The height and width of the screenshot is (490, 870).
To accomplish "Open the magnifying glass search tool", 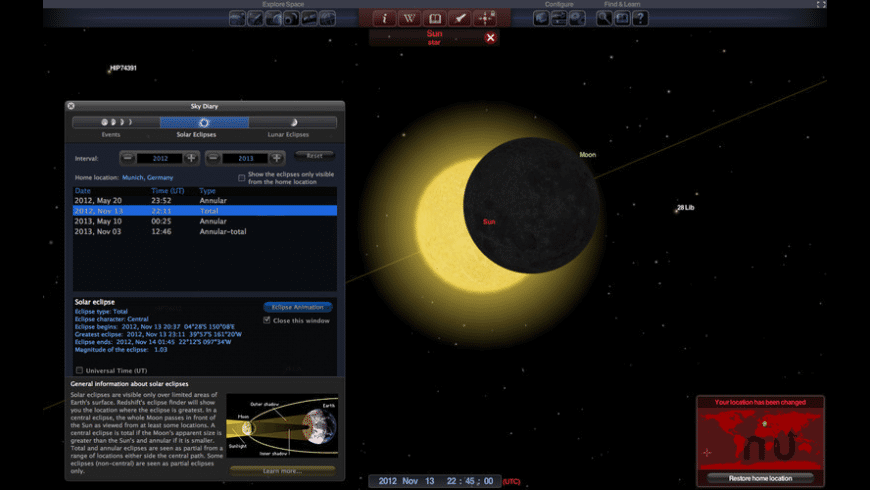I will 604,18.
